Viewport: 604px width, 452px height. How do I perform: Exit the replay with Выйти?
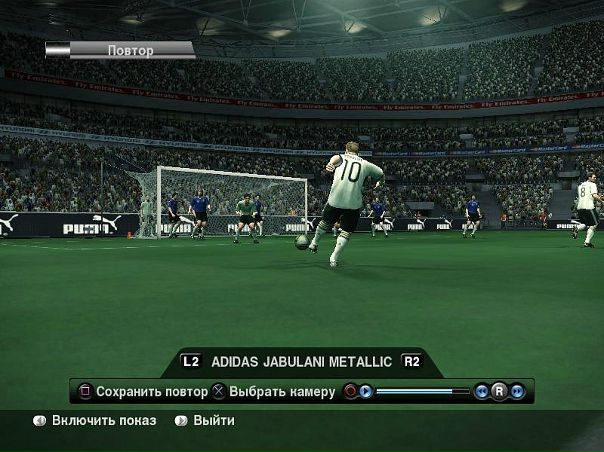click(213, 421)
